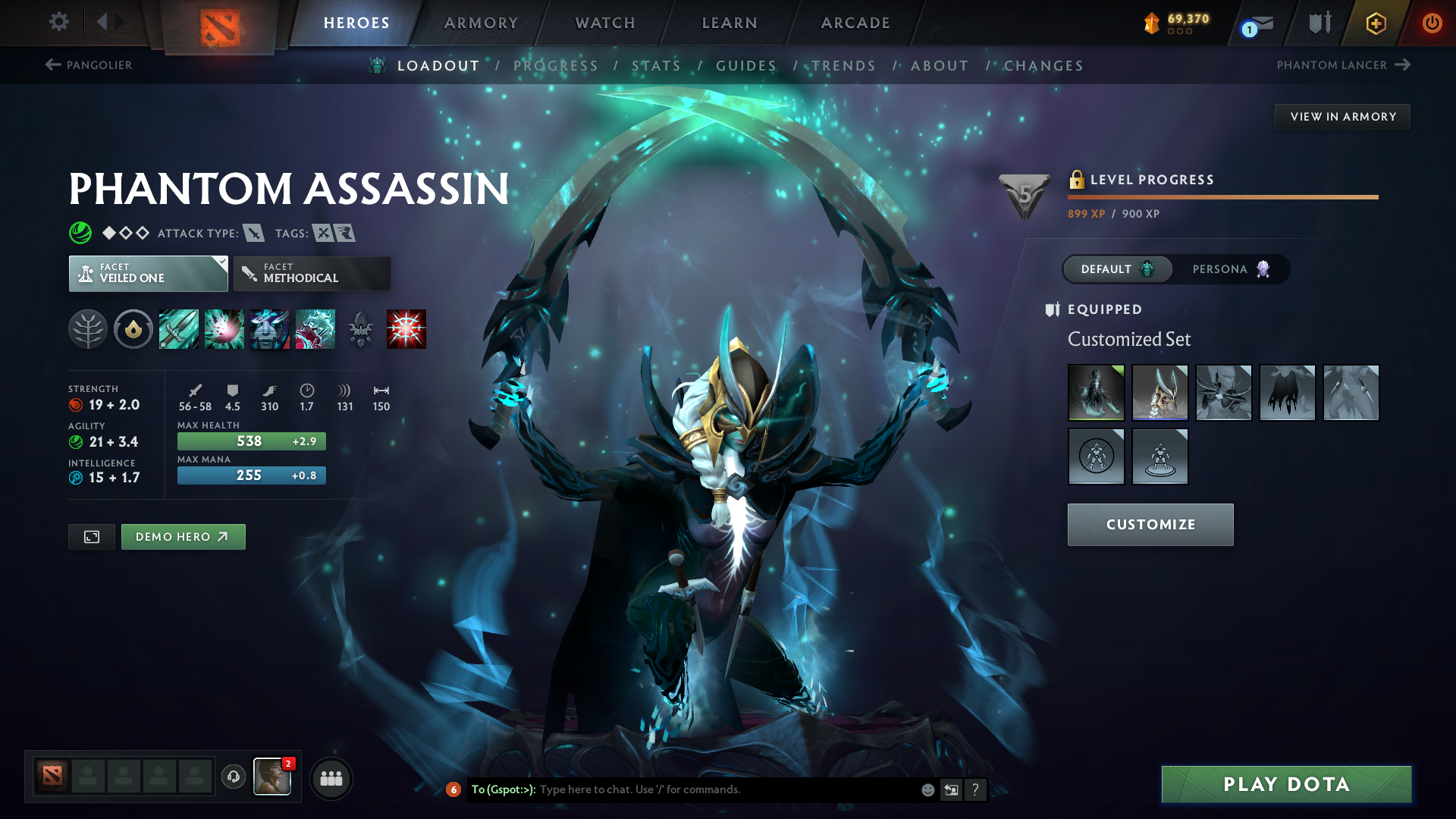Click the hero preview expand icon

click(x=91, y=536)
